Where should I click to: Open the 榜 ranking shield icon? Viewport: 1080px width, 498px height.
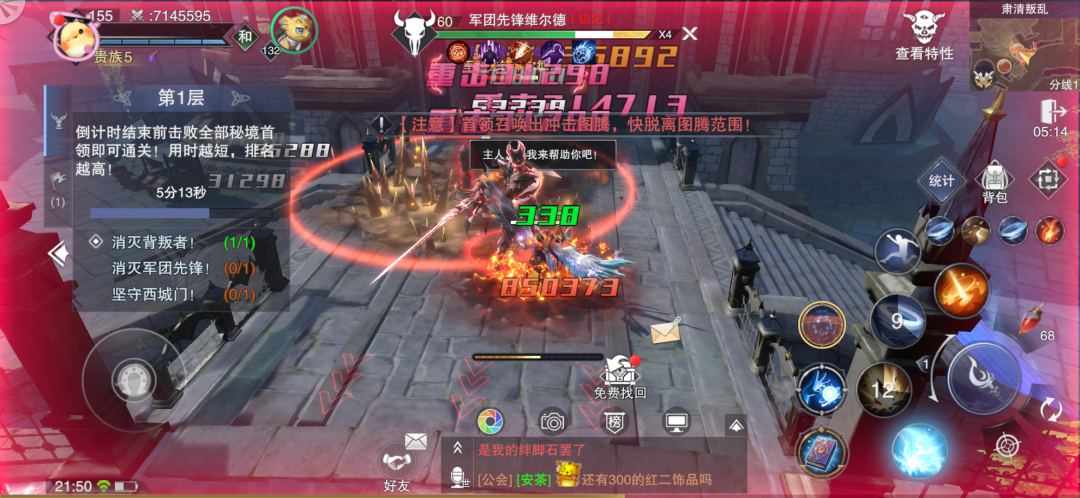pyautogui.click(x=614, y=421)
